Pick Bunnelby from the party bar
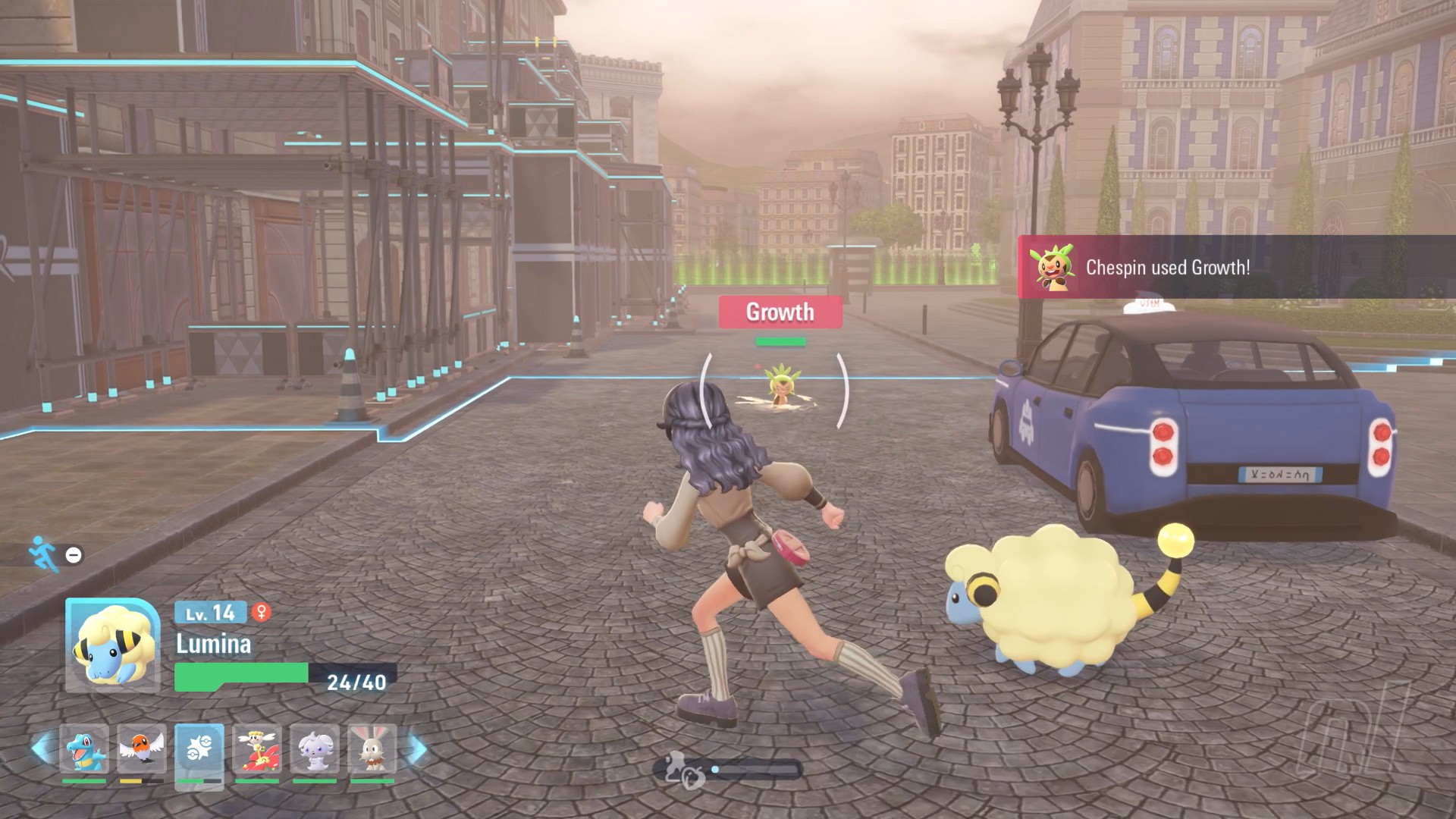This screenshot has height=819, width=1456. [x=372, y=749]
